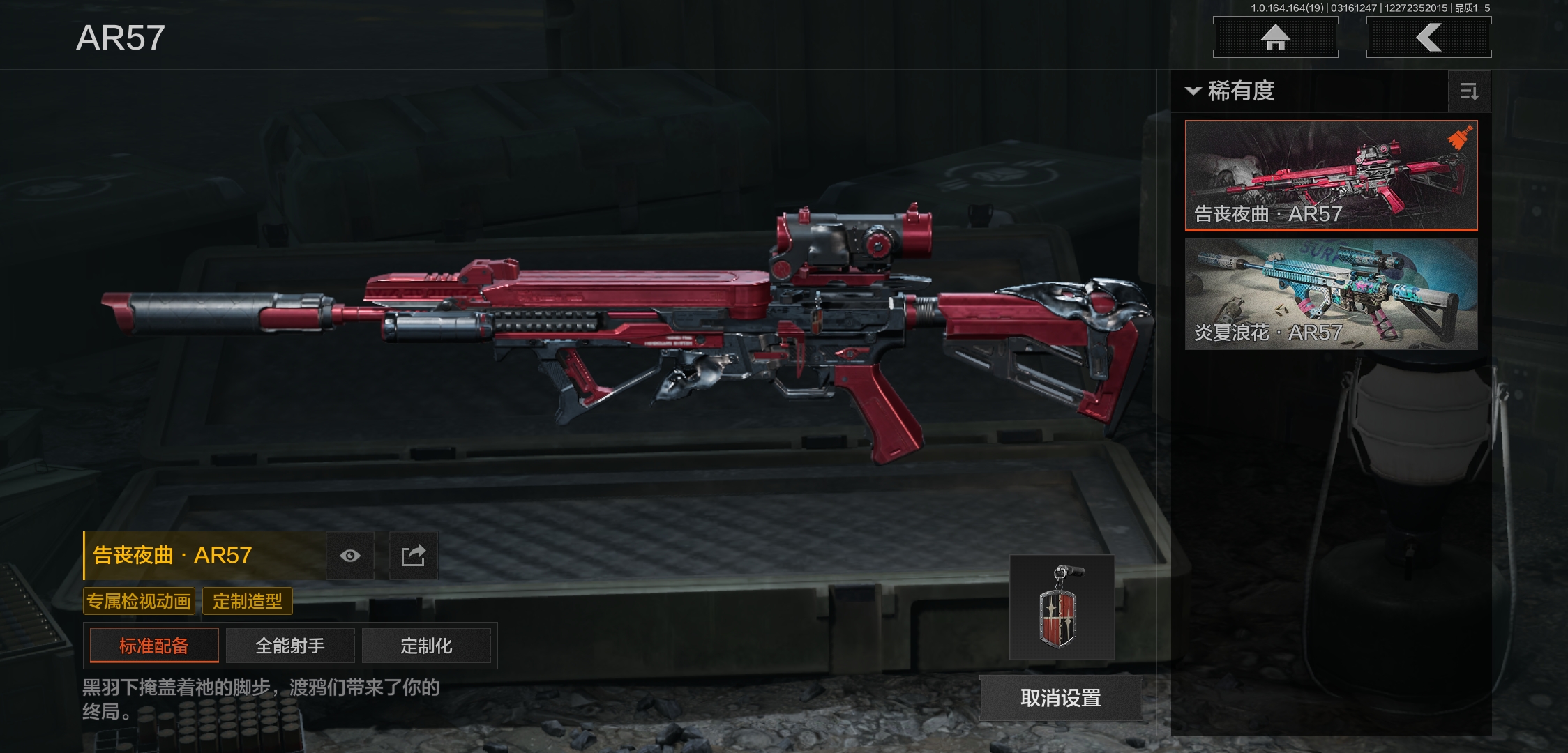The image size is (1568, 753).
Task: Open the 定制造型 tag
Action: [248, 601]
